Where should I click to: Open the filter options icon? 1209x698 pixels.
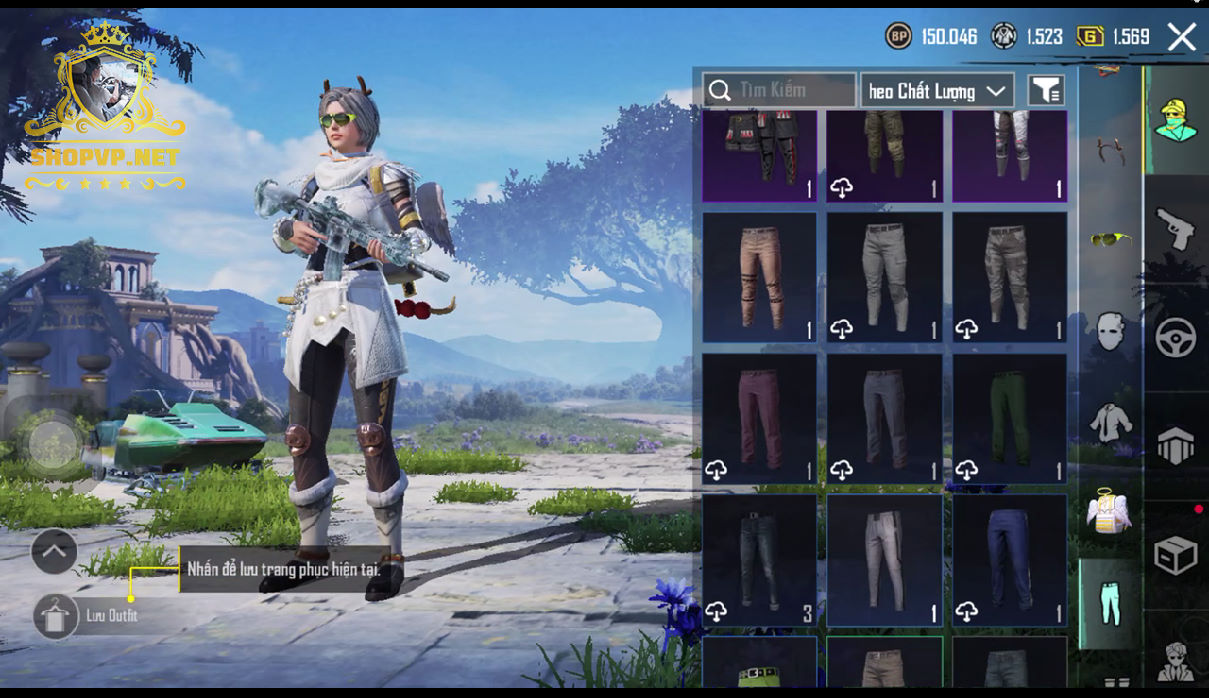click(x=1046, y=91)
